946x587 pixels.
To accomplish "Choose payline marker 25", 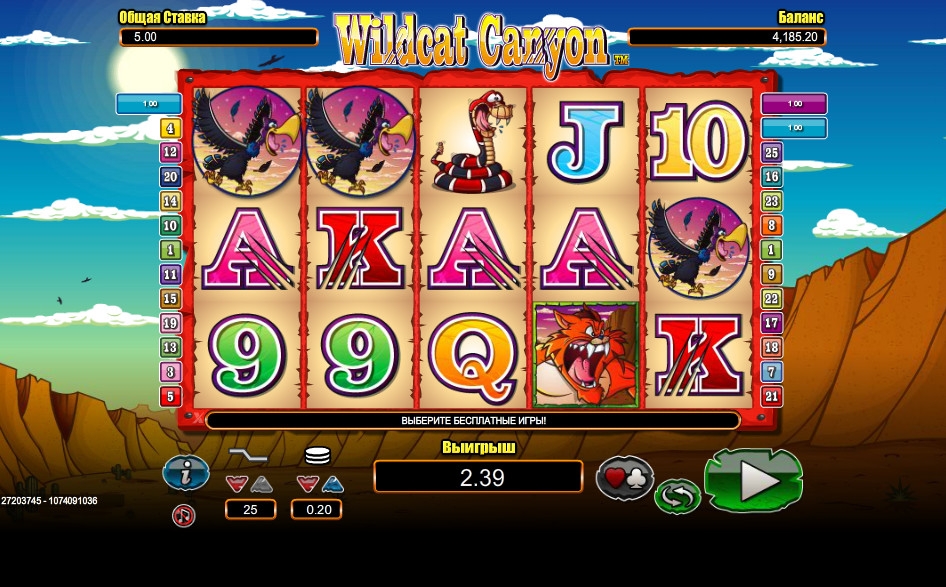I will point(771,153).
